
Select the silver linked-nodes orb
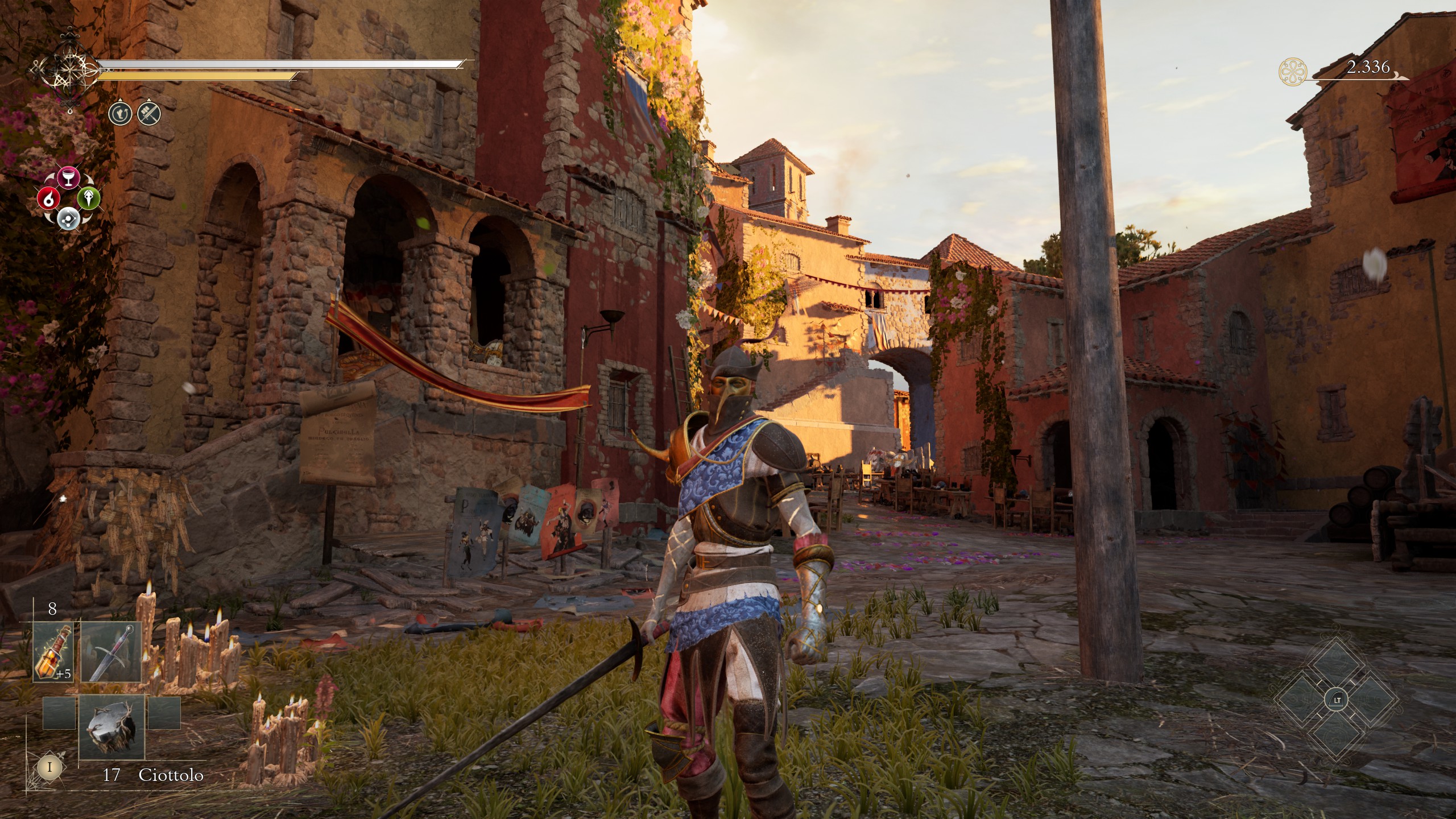68,218
